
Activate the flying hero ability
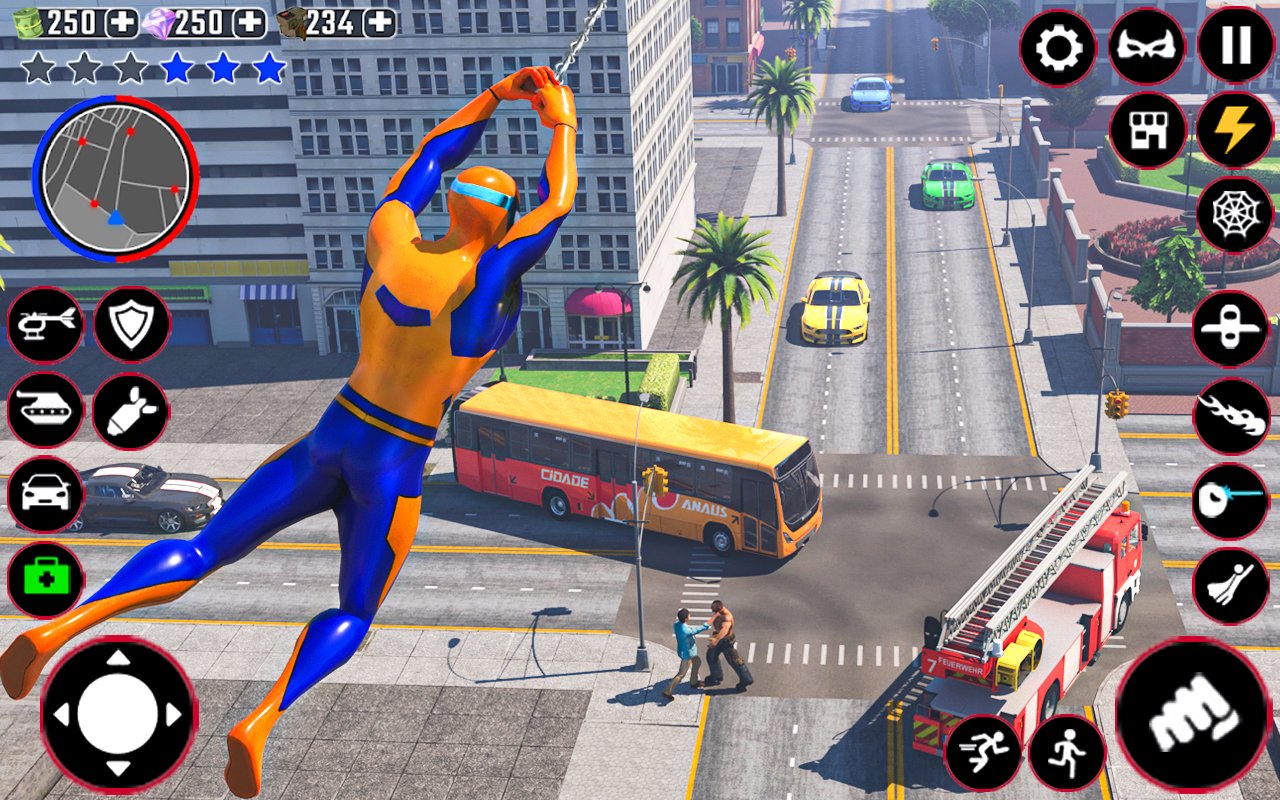click(1230, 586)
